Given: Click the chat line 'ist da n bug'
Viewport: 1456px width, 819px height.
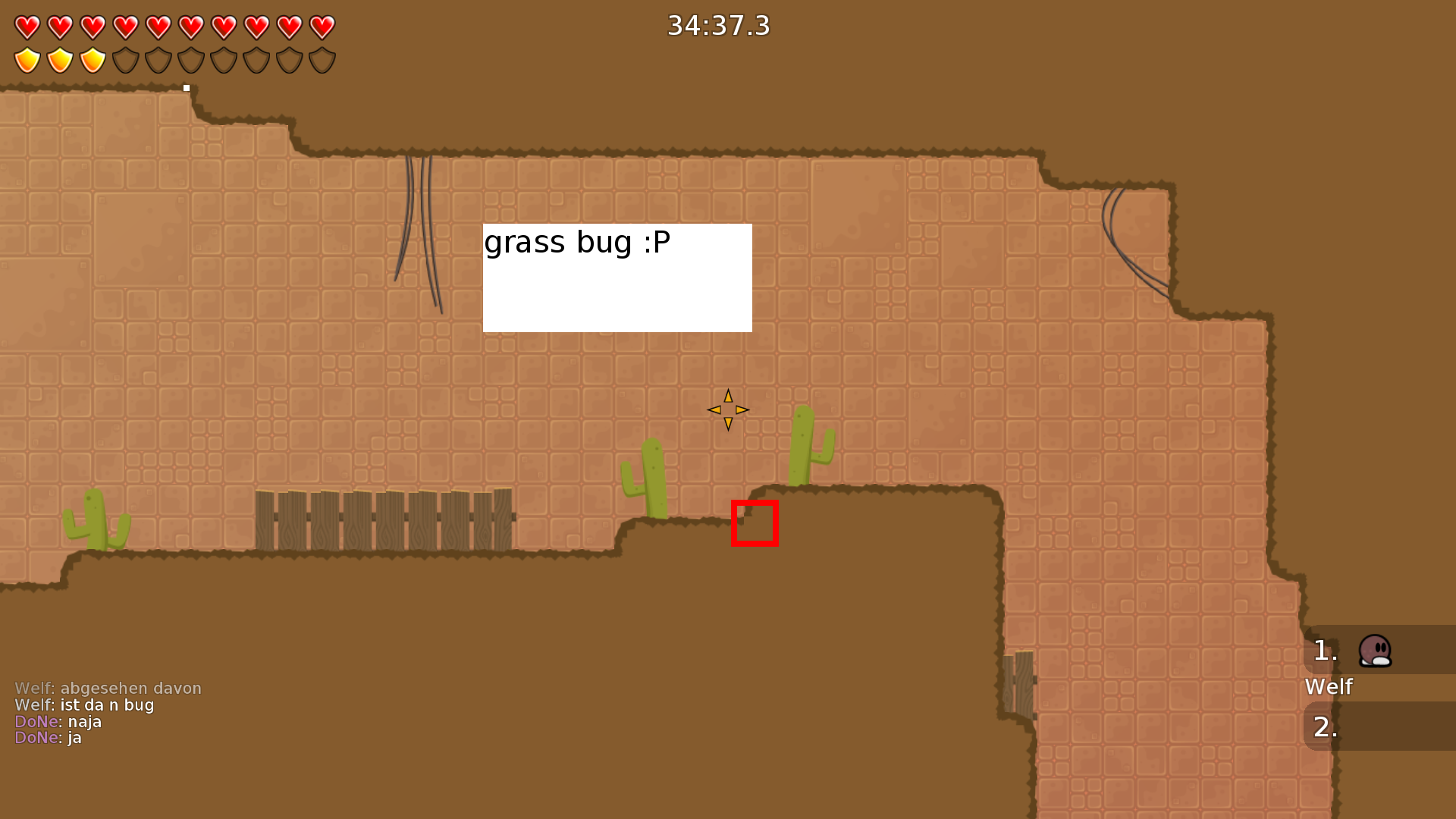Looking at the screenshot, I should [x=83, y=704].
